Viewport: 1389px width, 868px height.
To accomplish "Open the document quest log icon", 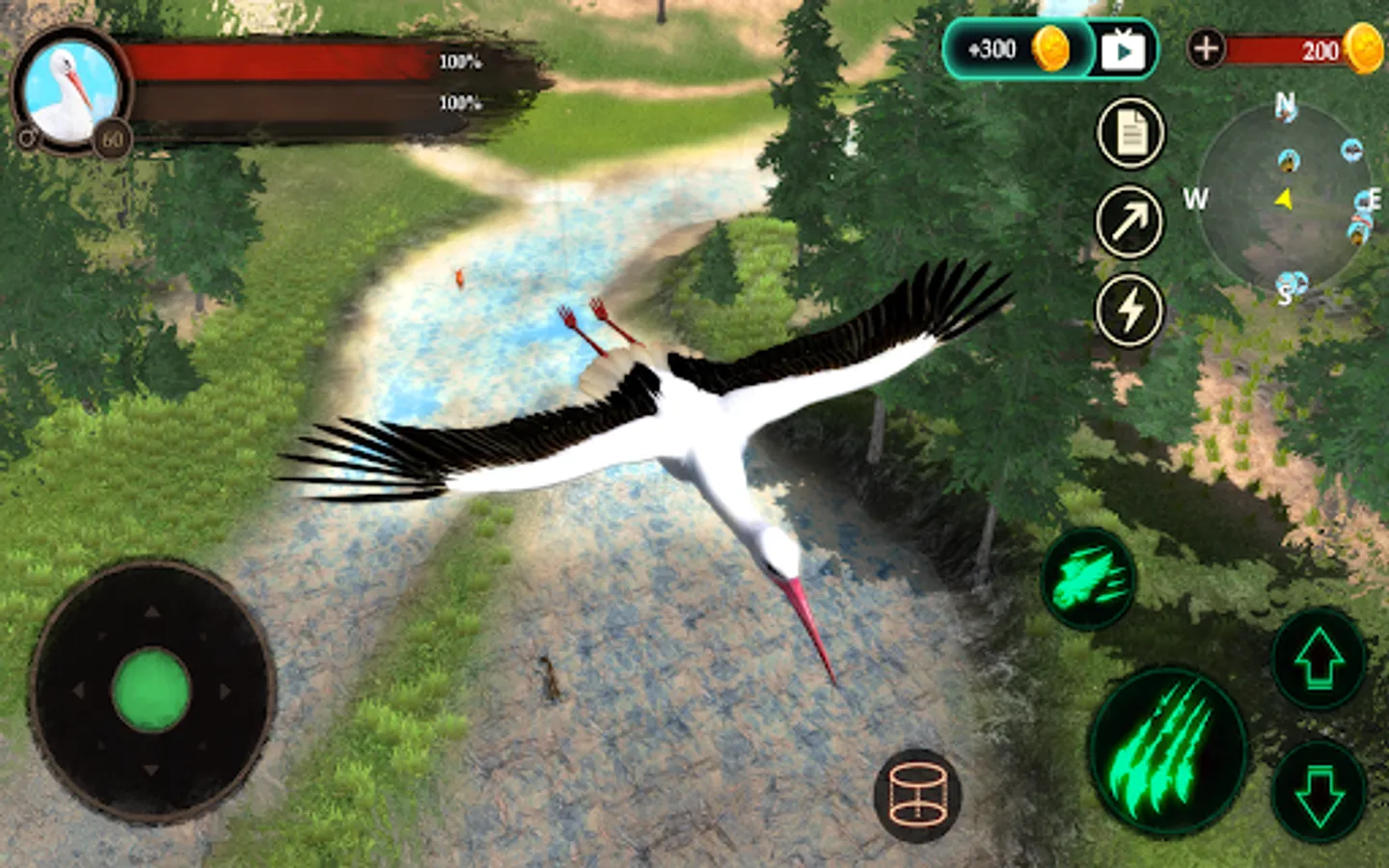I will click(1130, 133).
